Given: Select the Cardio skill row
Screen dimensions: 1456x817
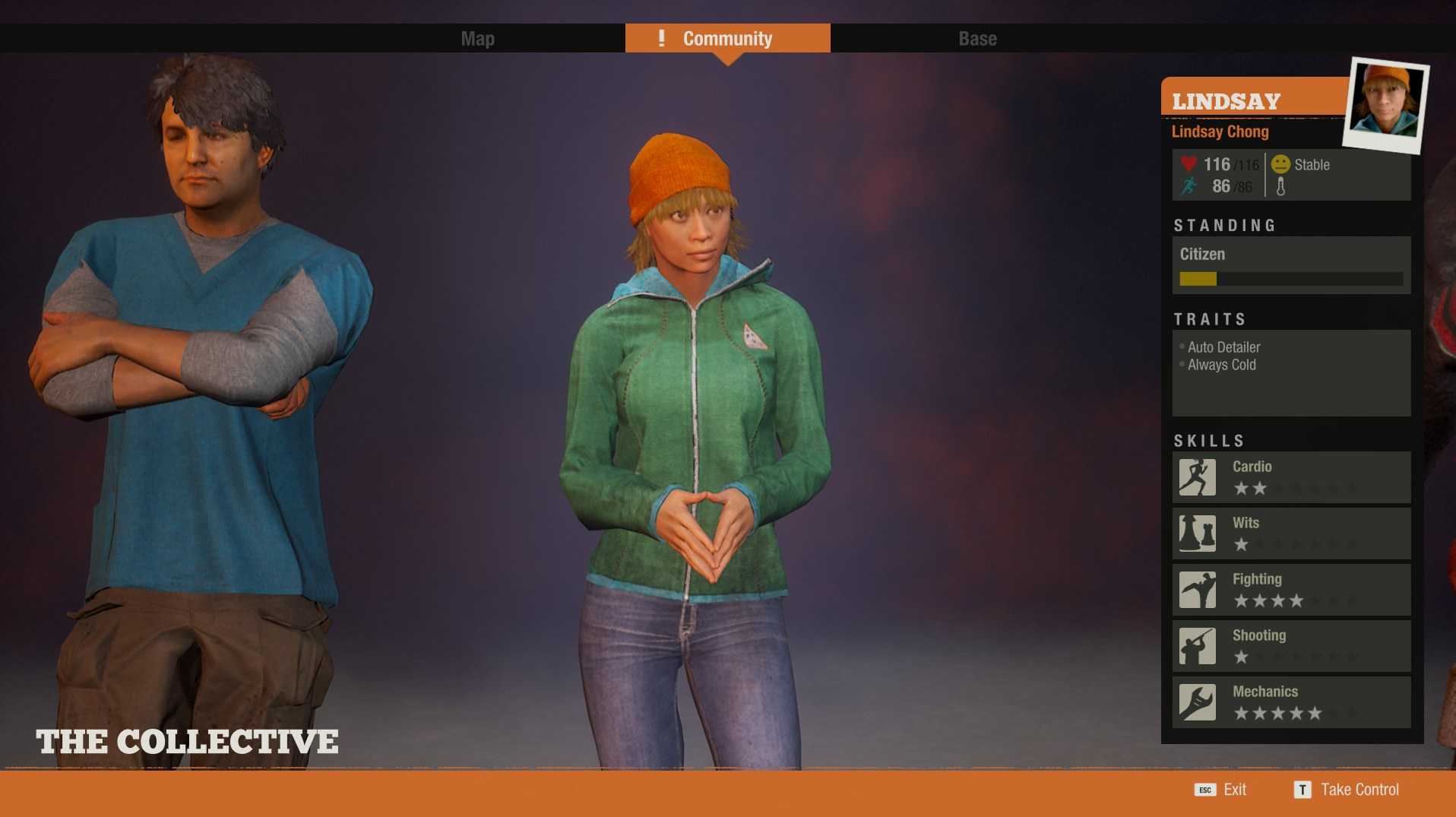Looking at the screenshot, I should coord(1291,477).
